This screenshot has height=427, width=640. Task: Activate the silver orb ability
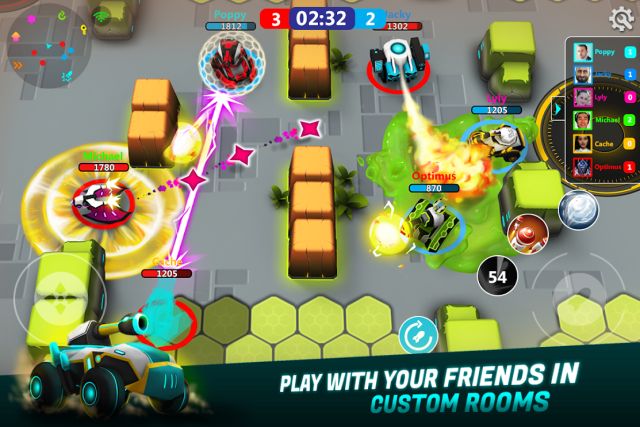point(577,209)
